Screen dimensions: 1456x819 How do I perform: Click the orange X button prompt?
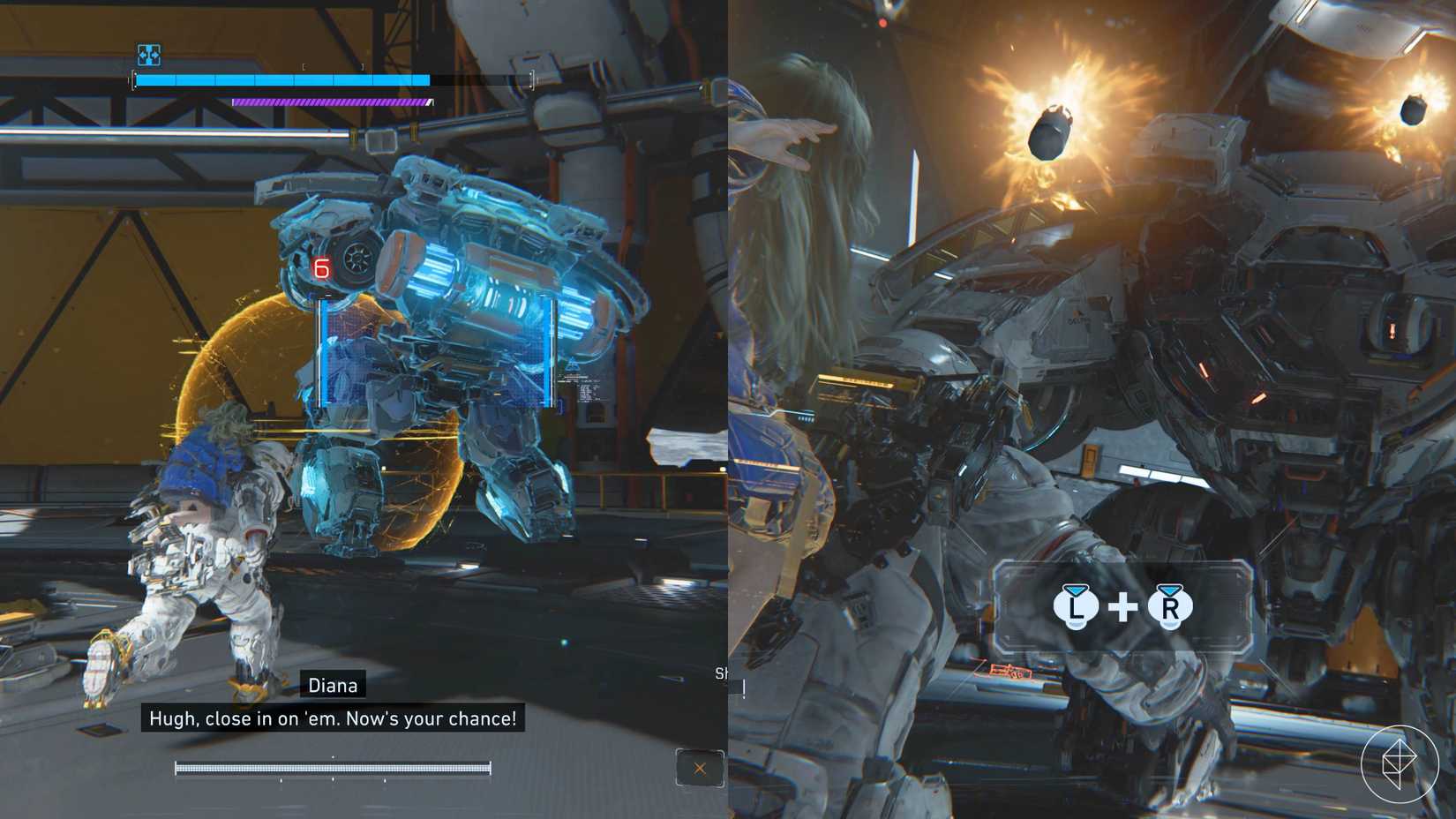(x=698, y=769)
